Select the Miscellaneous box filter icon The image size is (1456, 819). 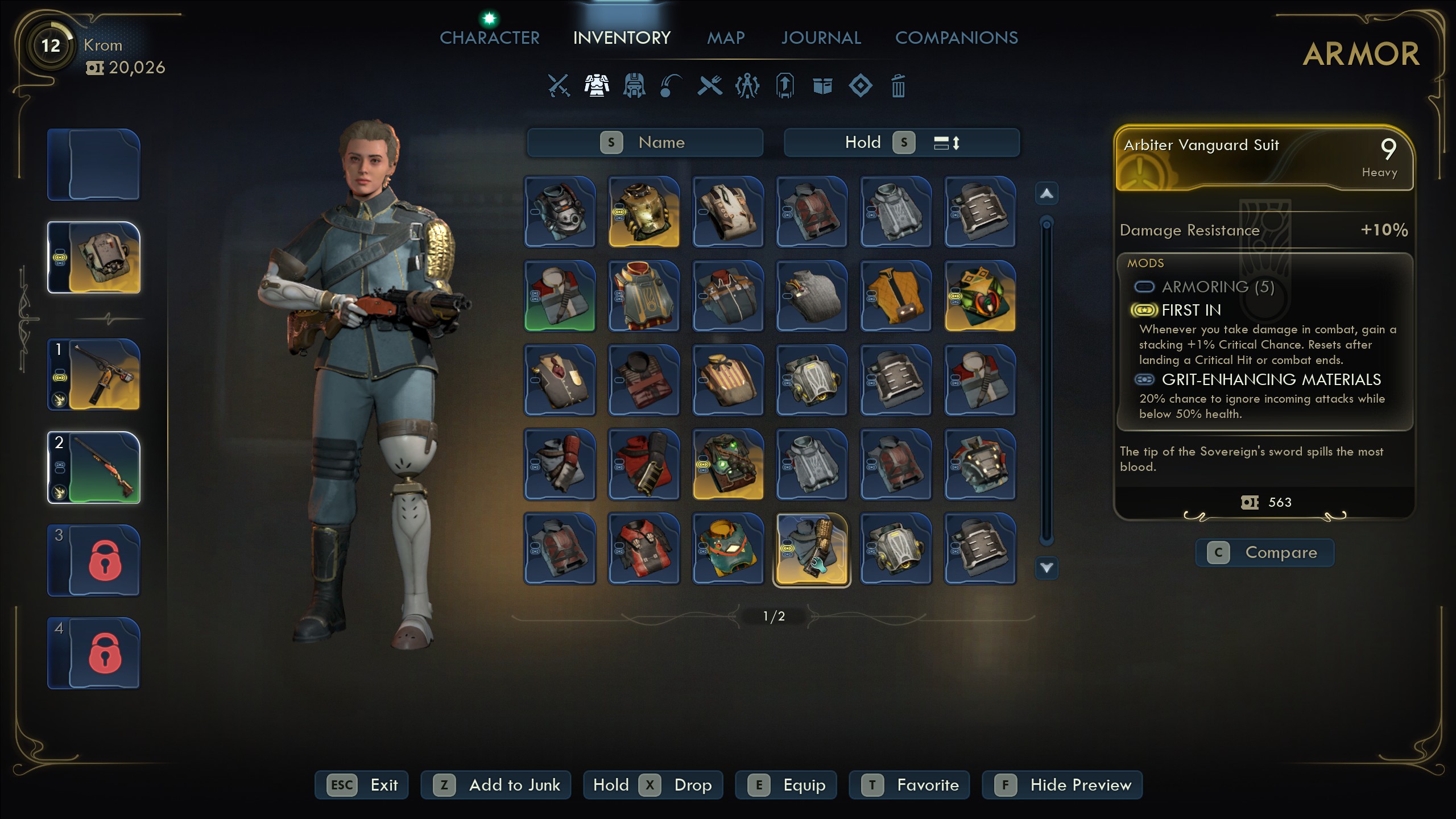[x=823, y=86]
